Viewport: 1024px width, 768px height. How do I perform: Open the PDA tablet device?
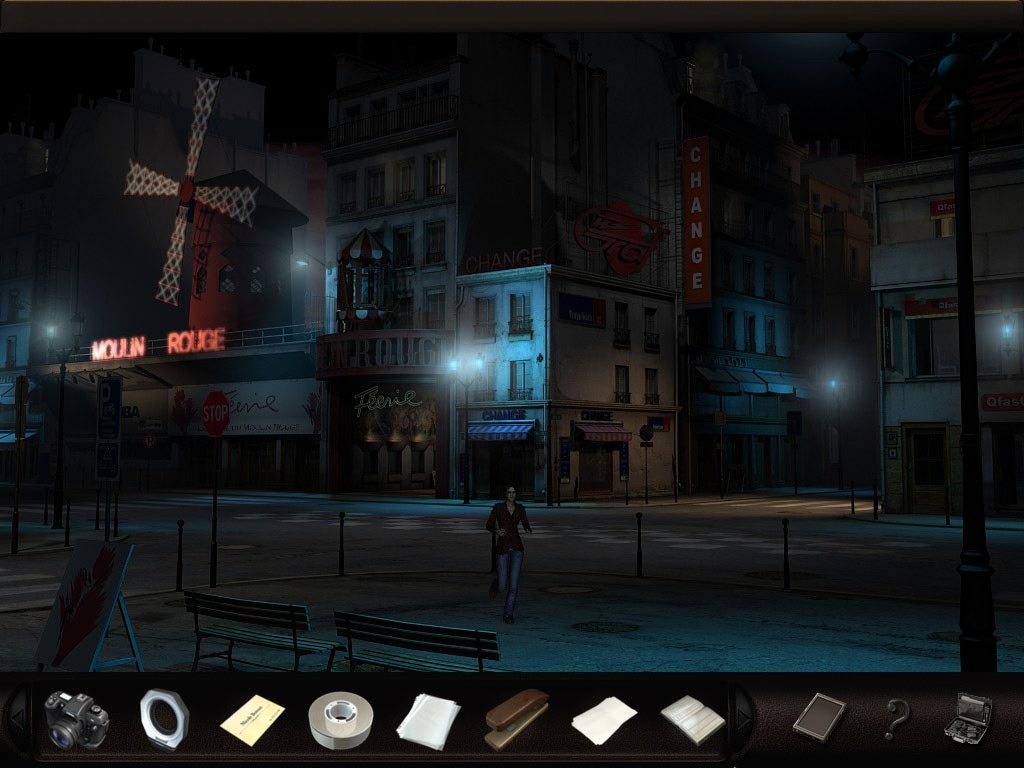(x=819, y=717)
